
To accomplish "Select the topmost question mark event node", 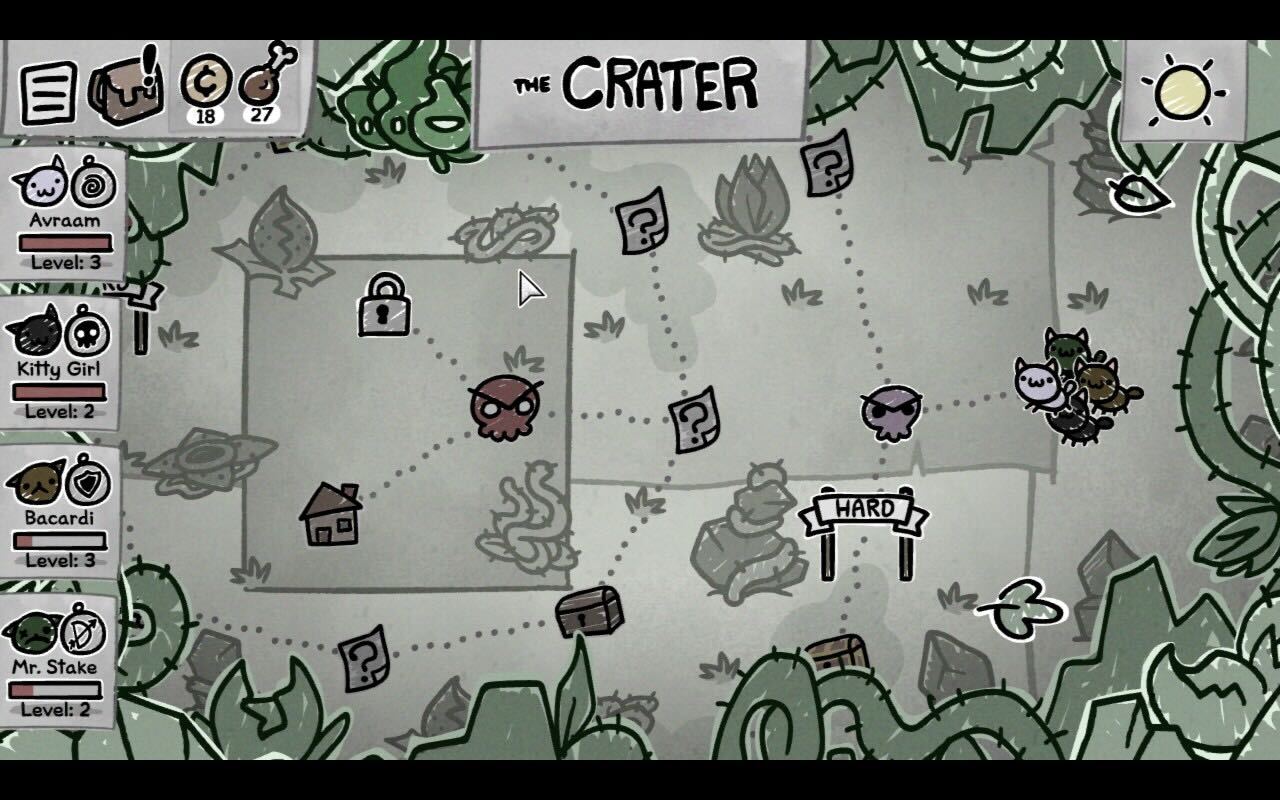I will point(824,166).
